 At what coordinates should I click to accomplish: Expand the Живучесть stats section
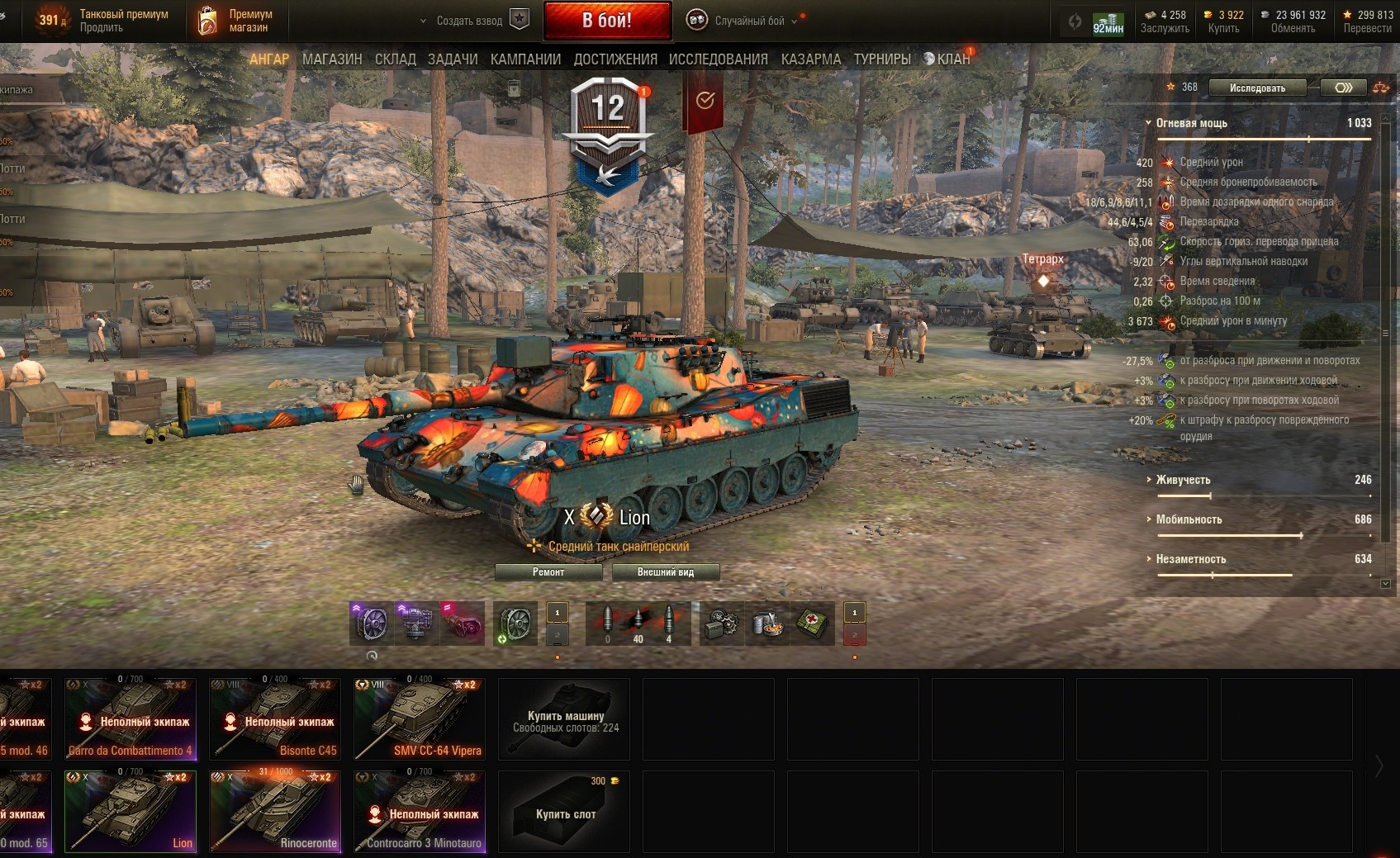pos(1183,480)
